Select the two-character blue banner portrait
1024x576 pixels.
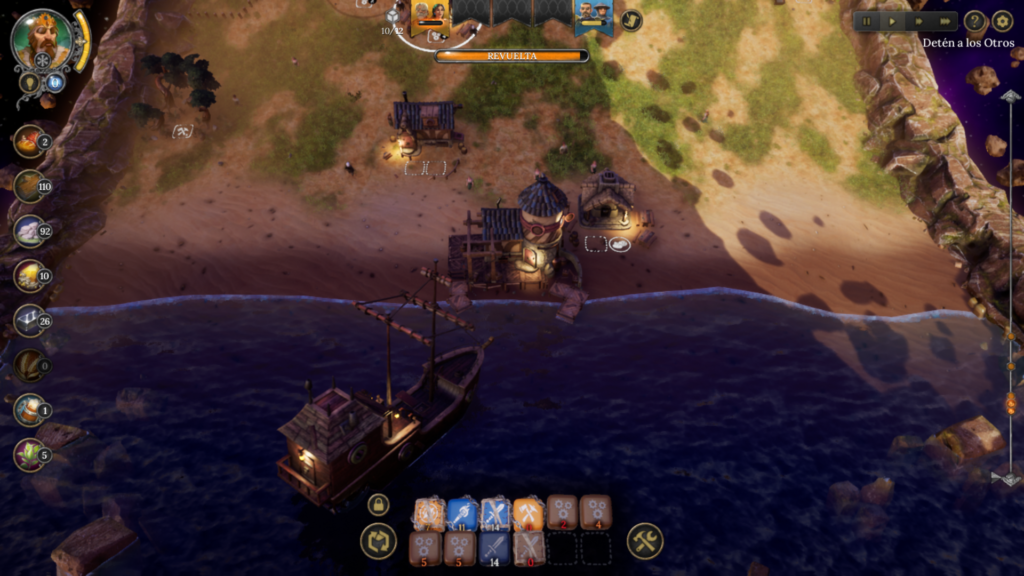coord(594,16)
